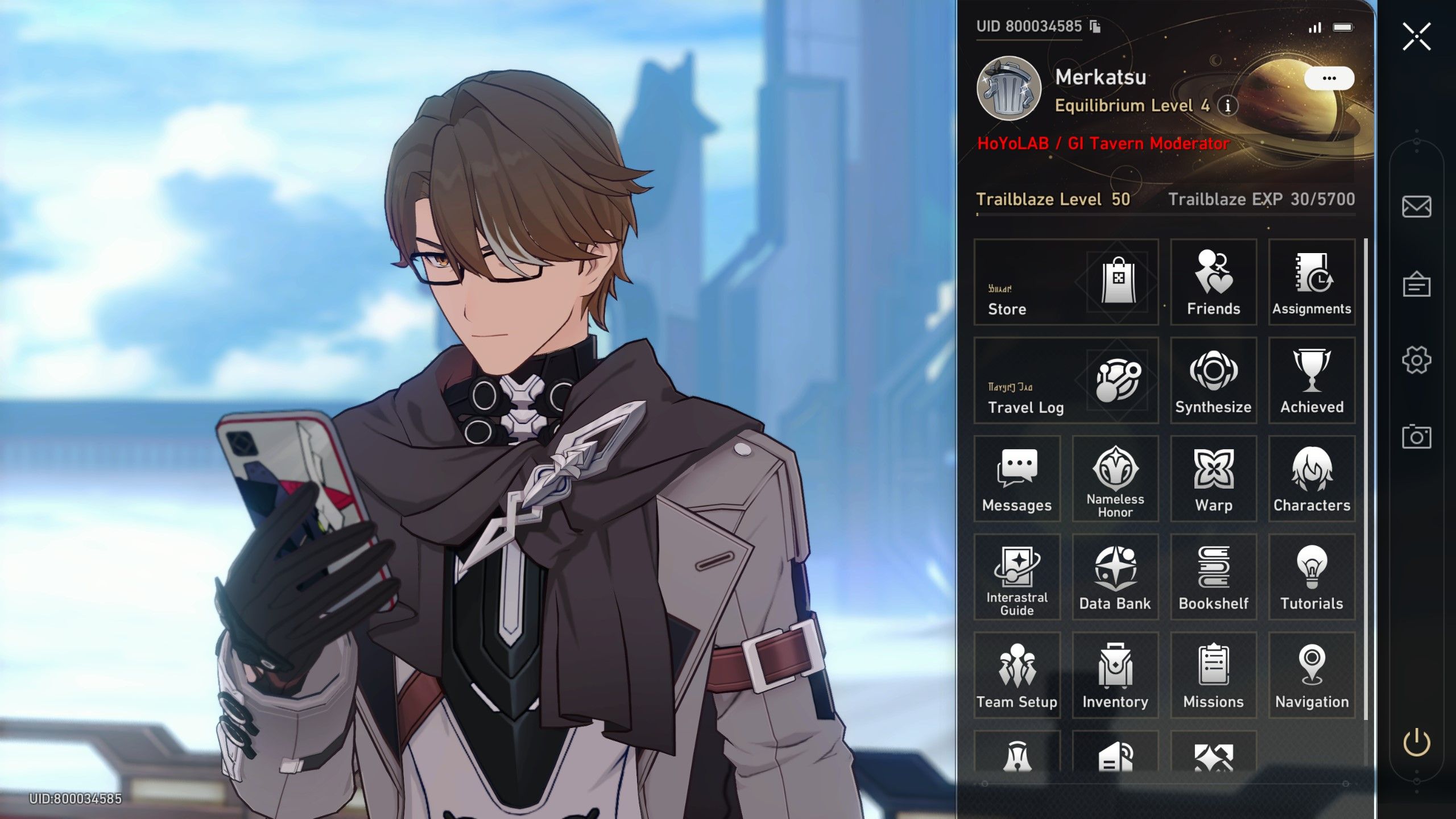Open the Store
Screen dimensions: 1456x819
pyautogui.click(x=1066, y=283)
